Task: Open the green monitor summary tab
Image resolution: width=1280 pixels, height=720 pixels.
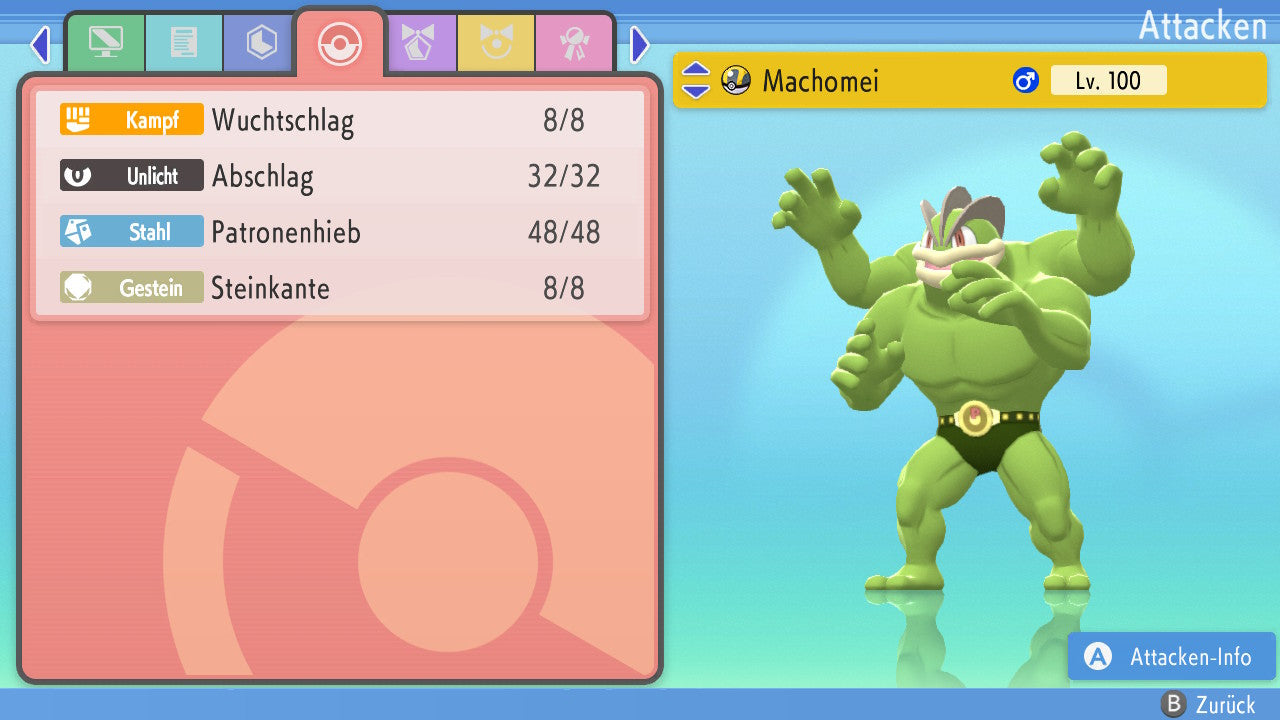Action: tap(105, 43)
